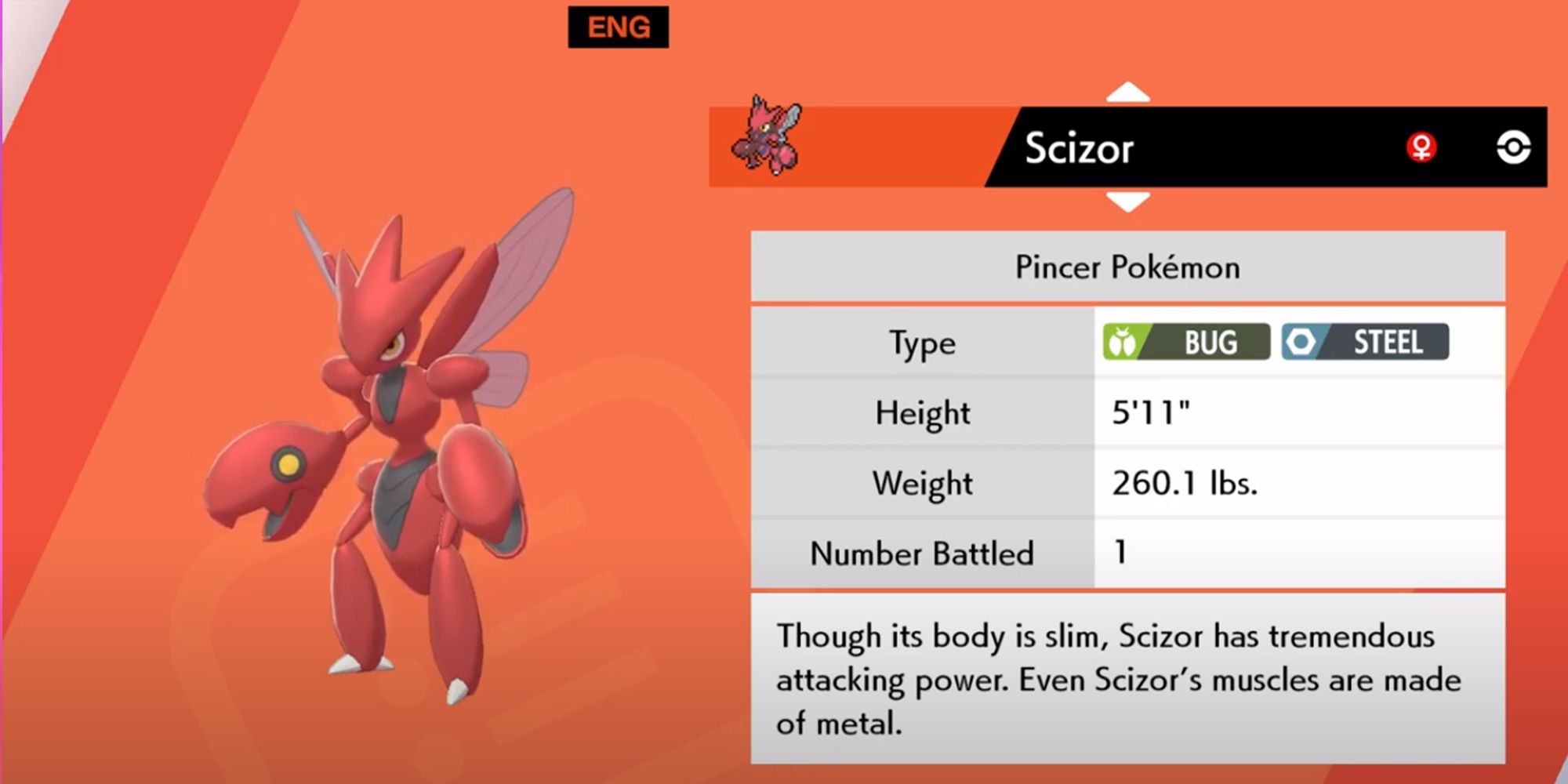Select the Scizor sprite thumbnail
1568x784 pixels.
768,136
